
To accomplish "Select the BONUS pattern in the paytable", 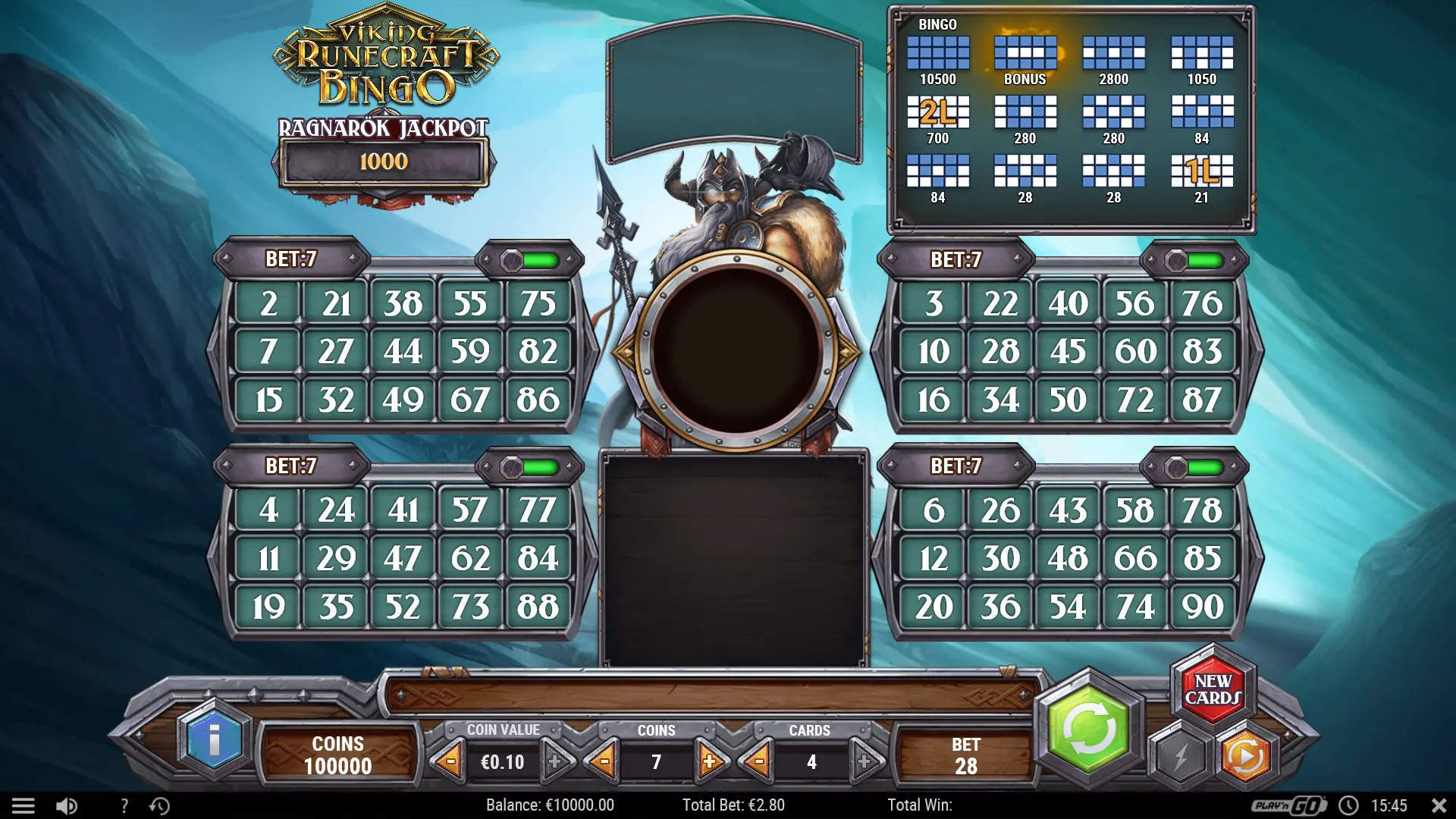I will [1025, 52].
